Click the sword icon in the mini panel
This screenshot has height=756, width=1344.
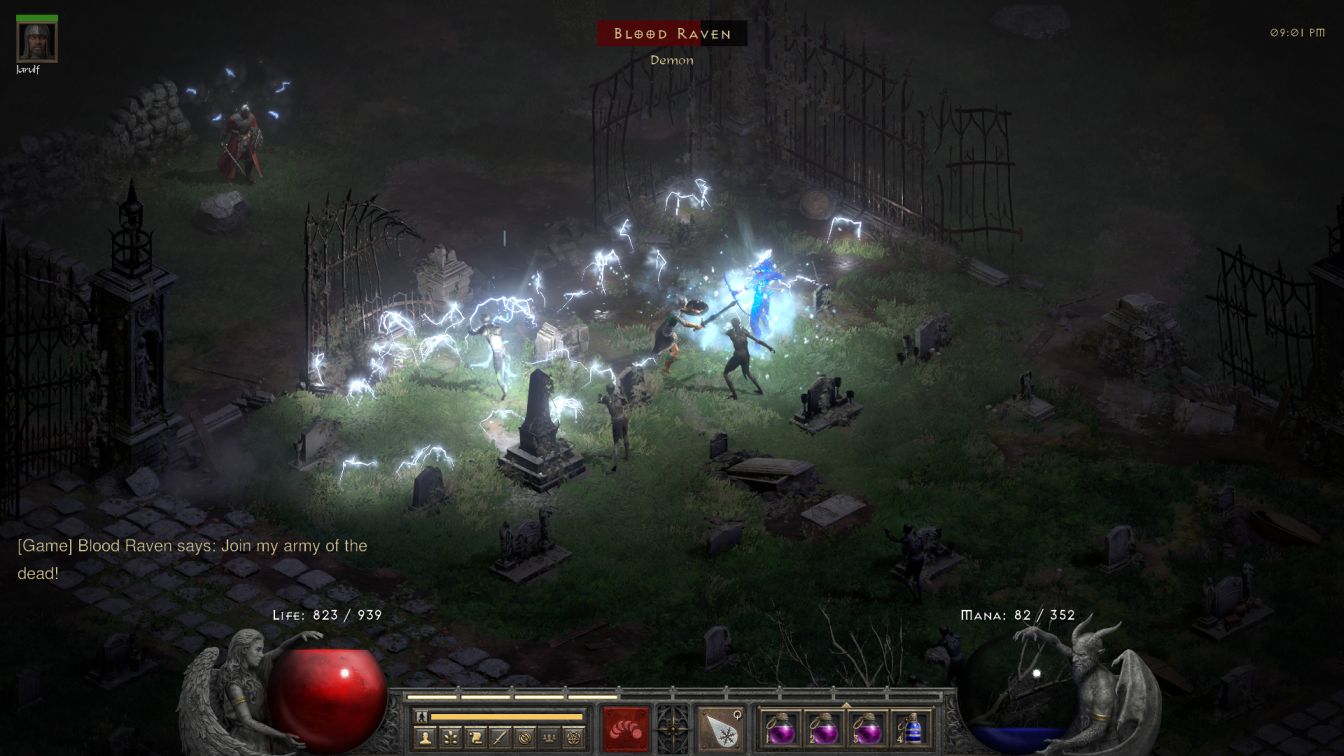(x=499, y=739)
